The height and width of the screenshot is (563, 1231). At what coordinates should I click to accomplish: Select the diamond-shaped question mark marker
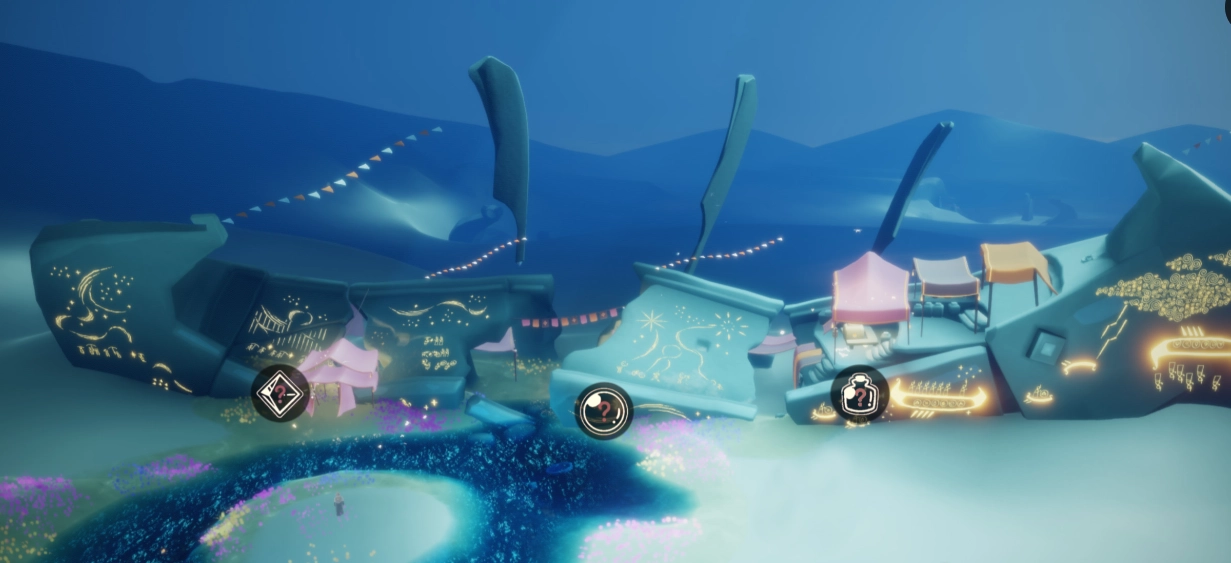click(280, 393)
